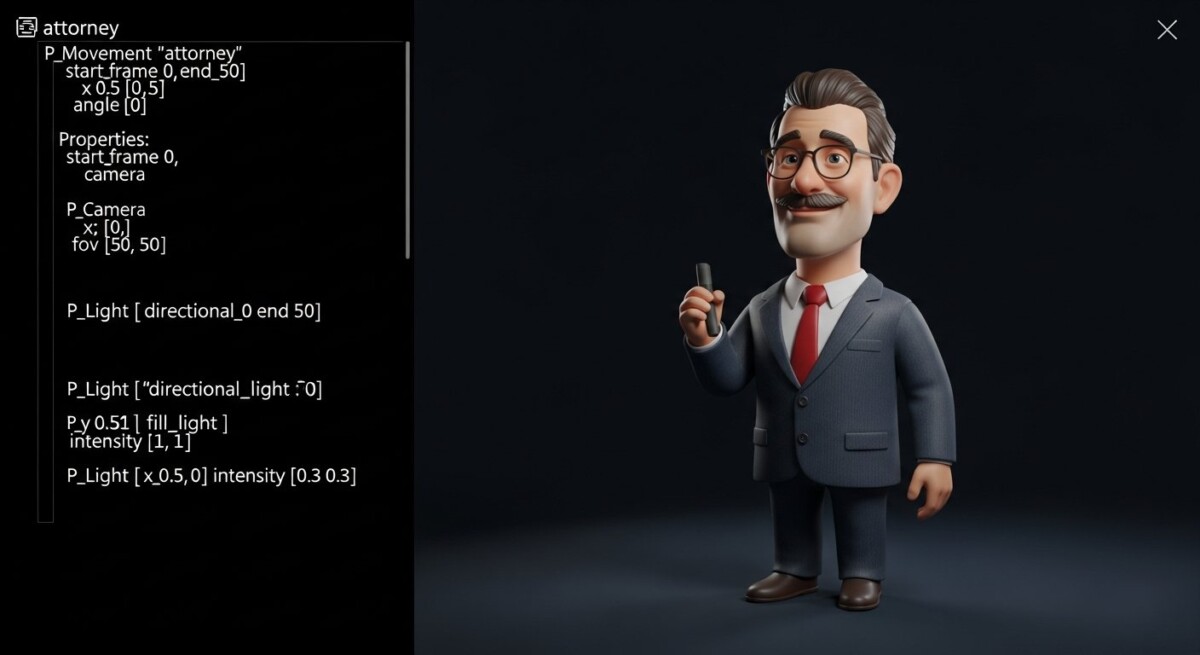Image resolution: width=1200 pixels, height=655 pixels.
Task: Click the attorney panel header icon
Action: pyautogui.click(x=27, y=29)
